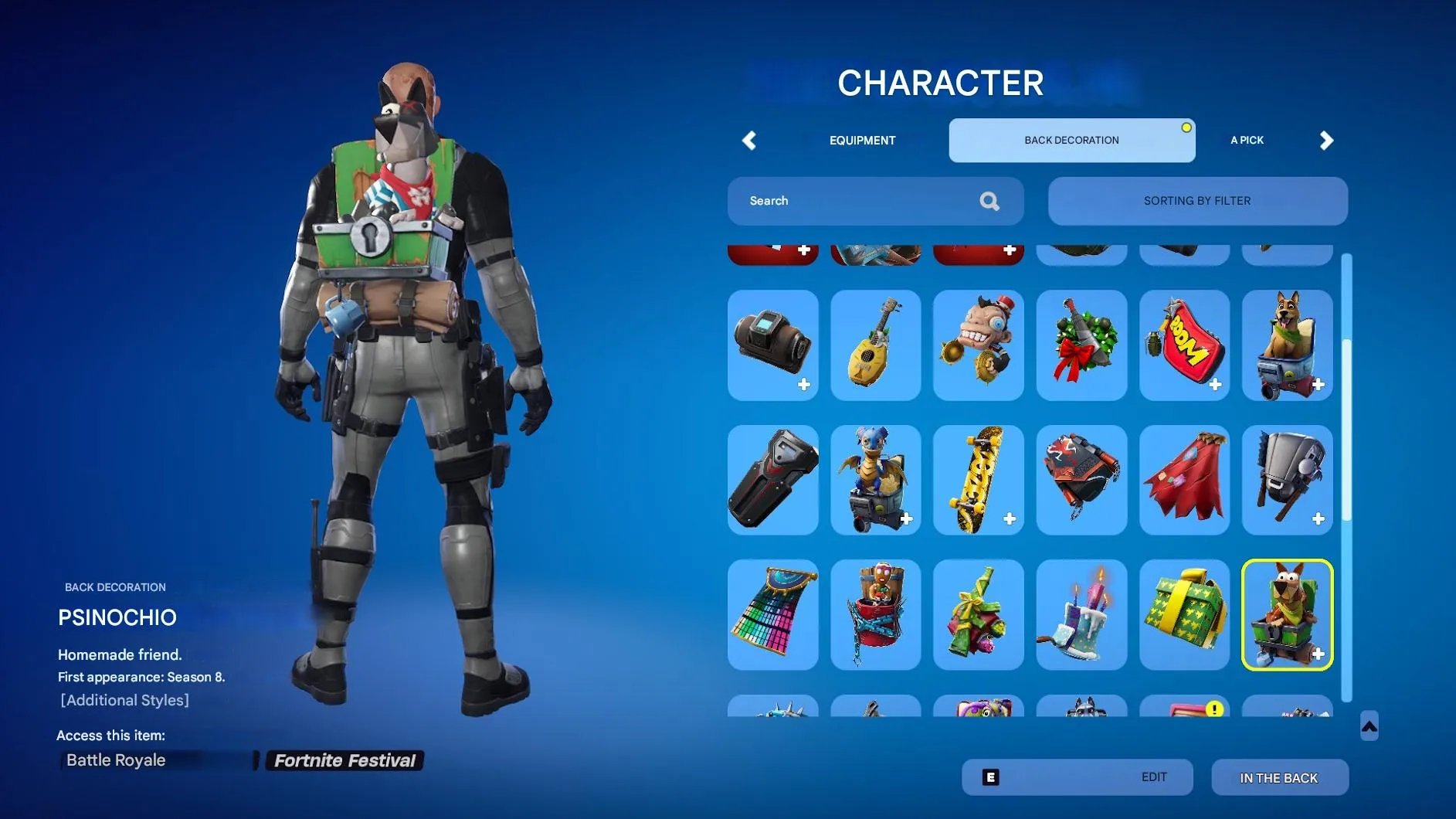
Task: Click the In The Back button
Action: pos(1280,777)
